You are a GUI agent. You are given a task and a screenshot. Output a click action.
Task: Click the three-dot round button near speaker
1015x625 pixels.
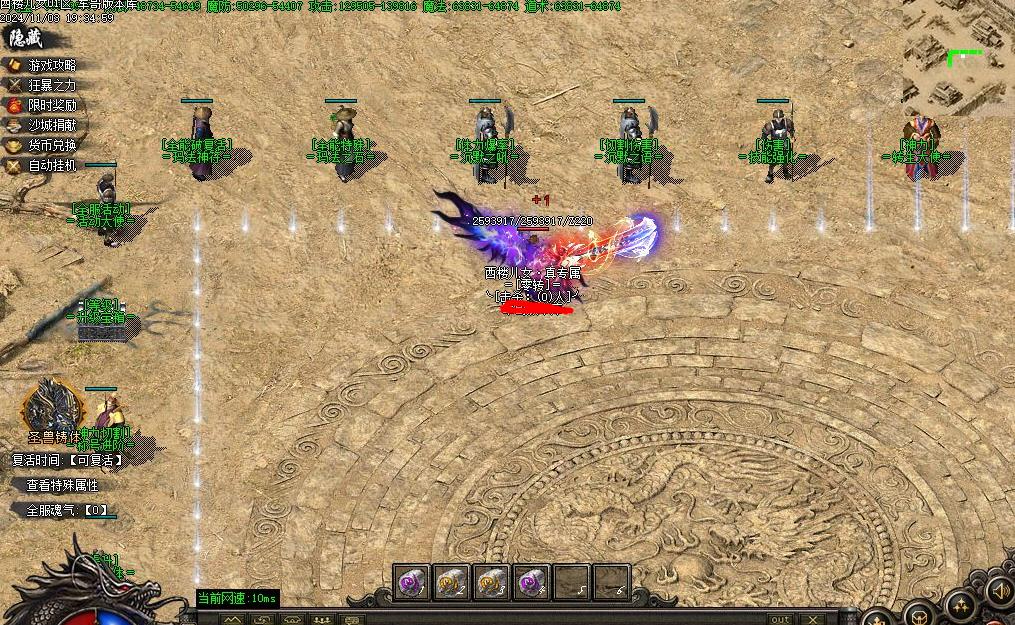(x=960, y=604)
